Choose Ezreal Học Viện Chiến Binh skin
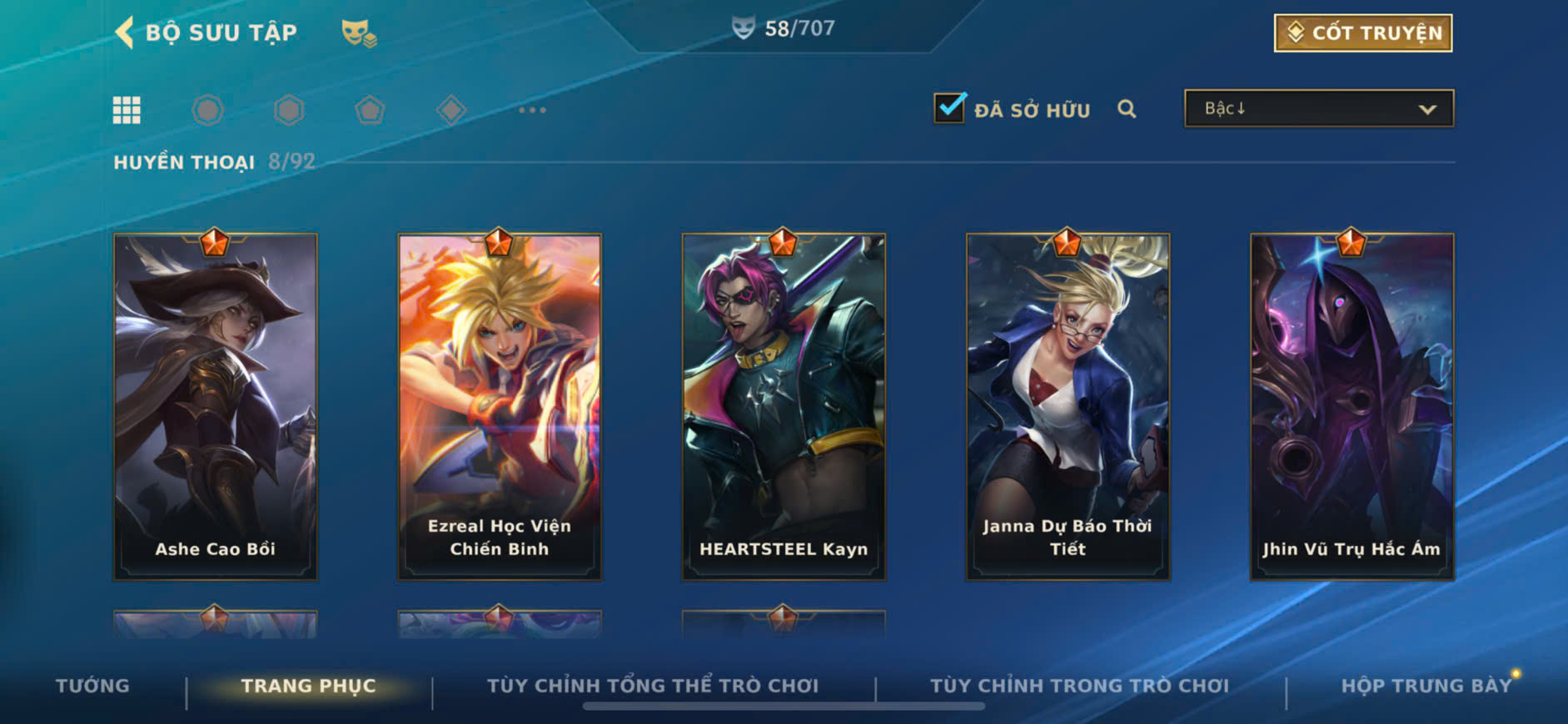Viewport: 1568px width, 724px height. (x=500, y=406)
